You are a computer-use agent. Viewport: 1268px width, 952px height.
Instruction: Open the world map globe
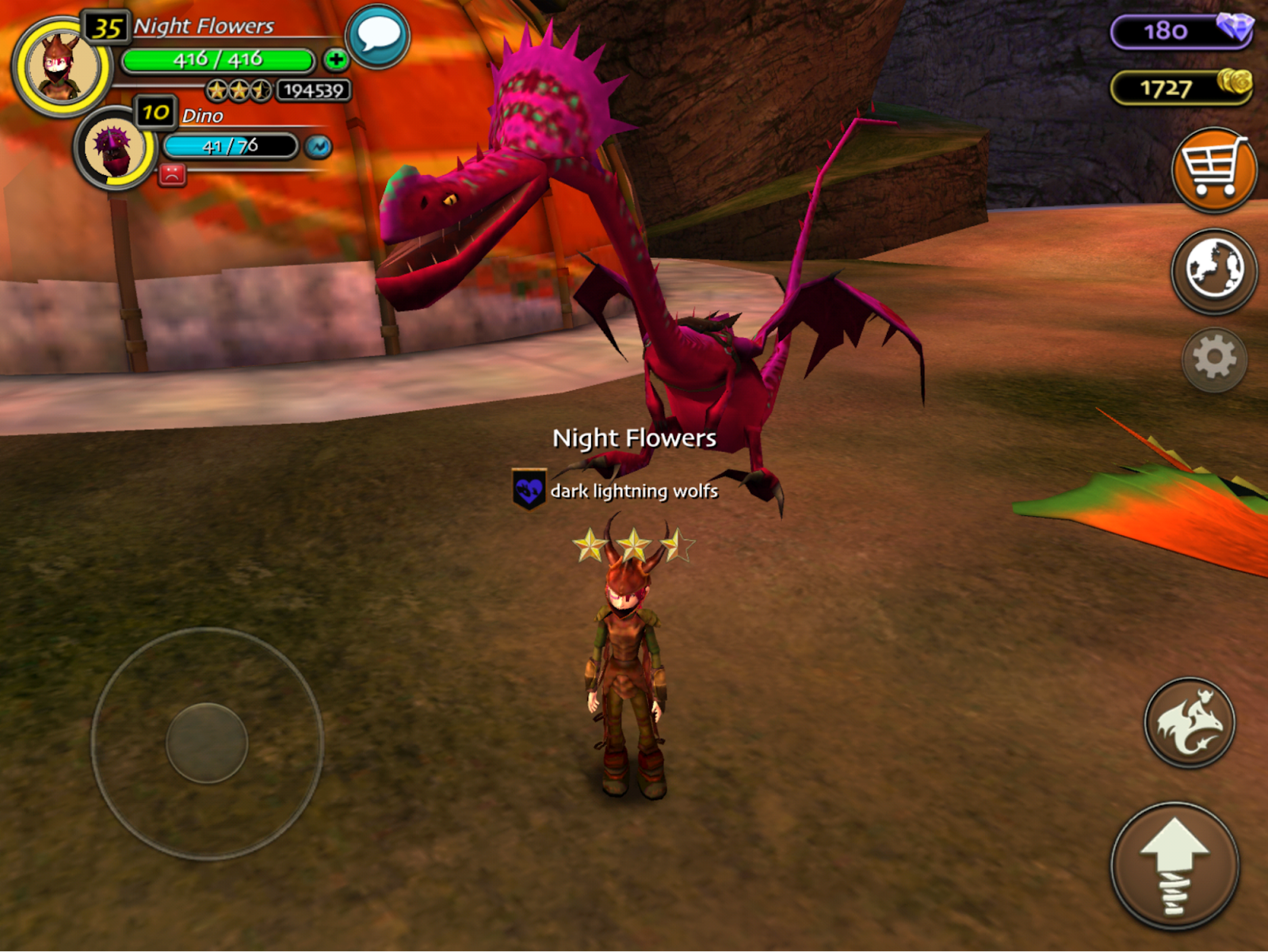[1213, 270]
